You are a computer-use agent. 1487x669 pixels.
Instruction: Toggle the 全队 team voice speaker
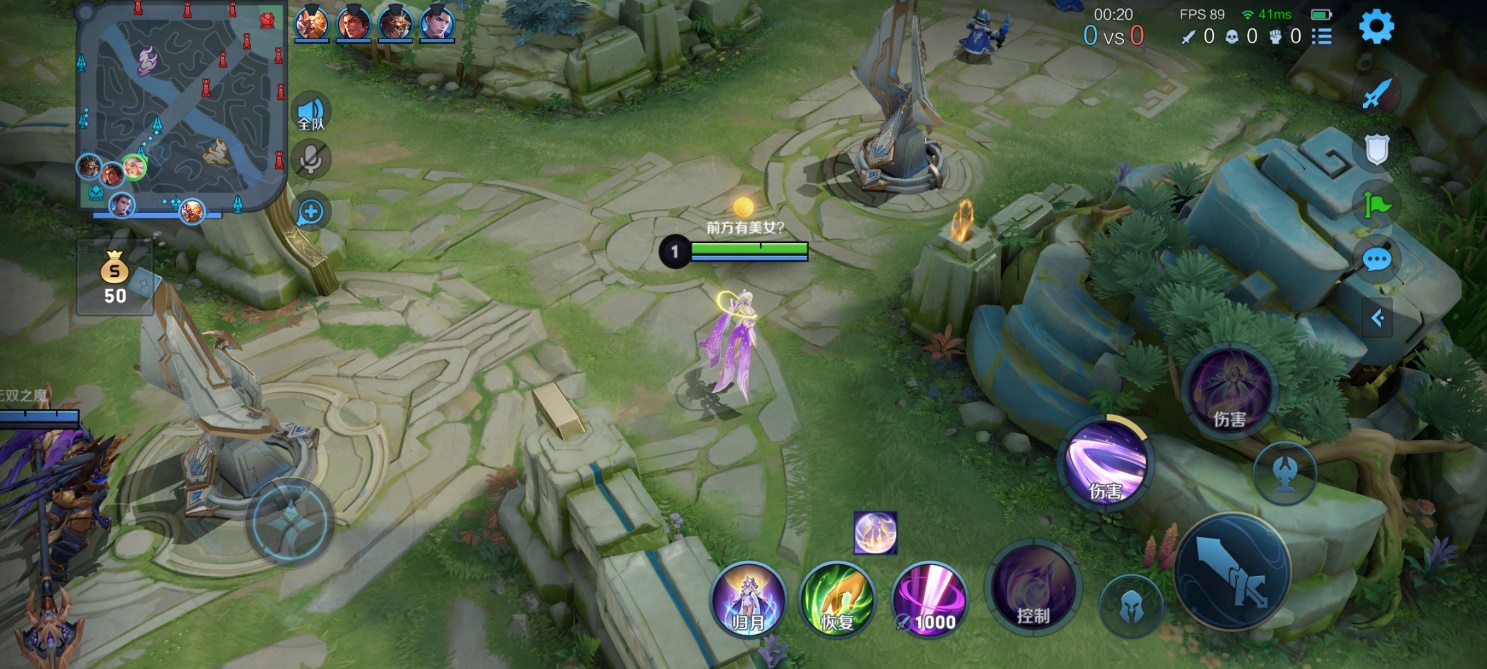click(311, 112)
